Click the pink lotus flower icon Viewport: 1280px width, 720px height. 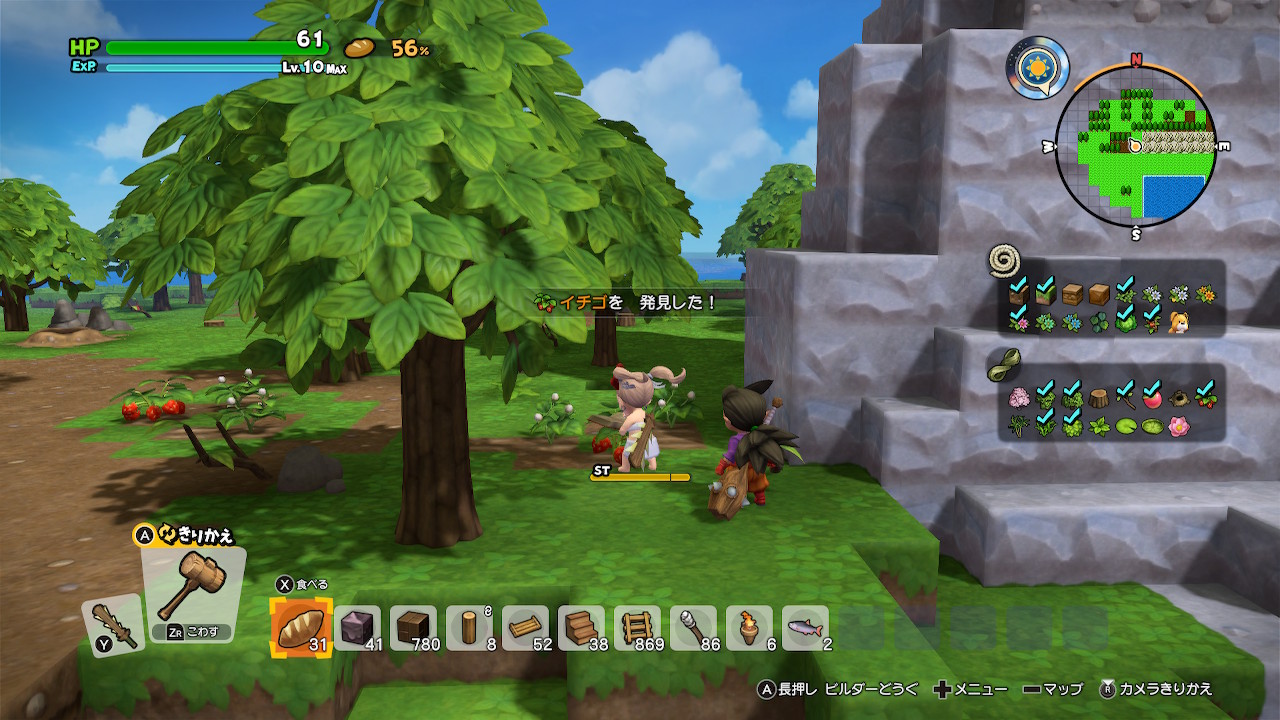(x=1179, y=427)
